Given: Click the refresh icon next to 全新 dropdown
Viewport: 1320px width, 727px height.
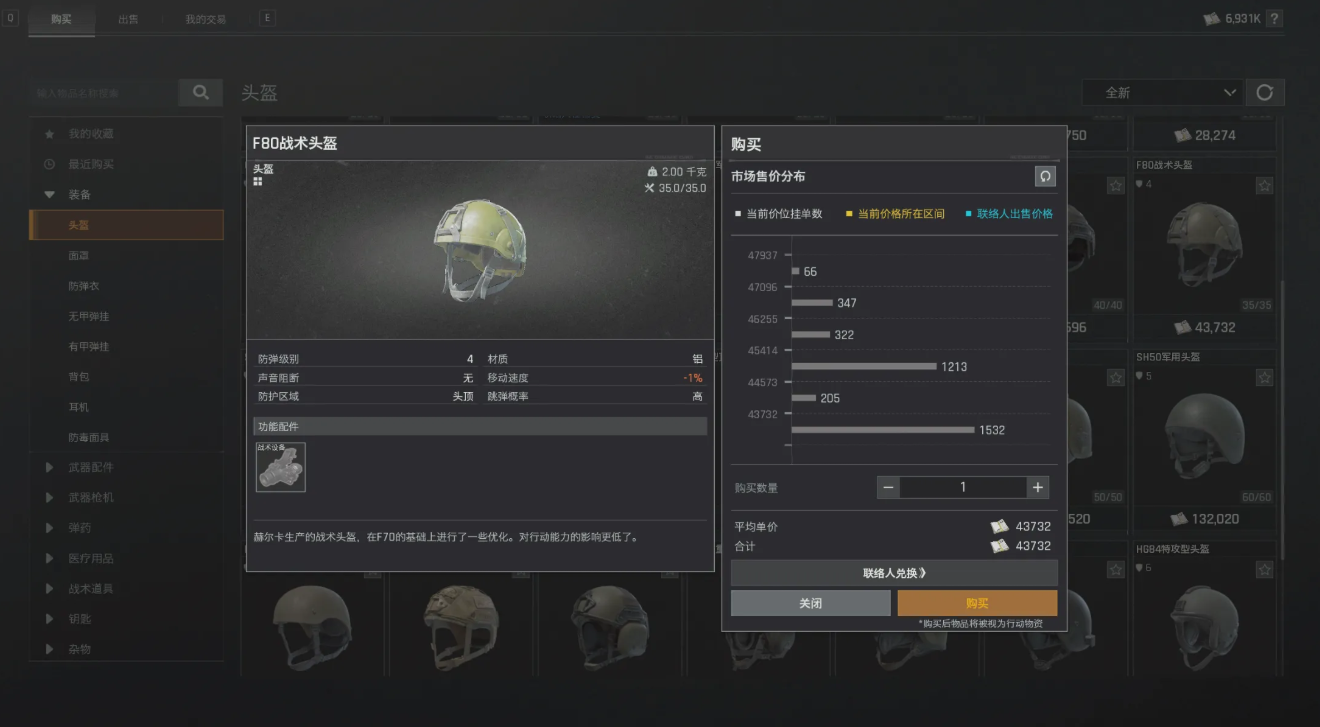Looking at the screenshot, I should click(x=1265, y=92).
